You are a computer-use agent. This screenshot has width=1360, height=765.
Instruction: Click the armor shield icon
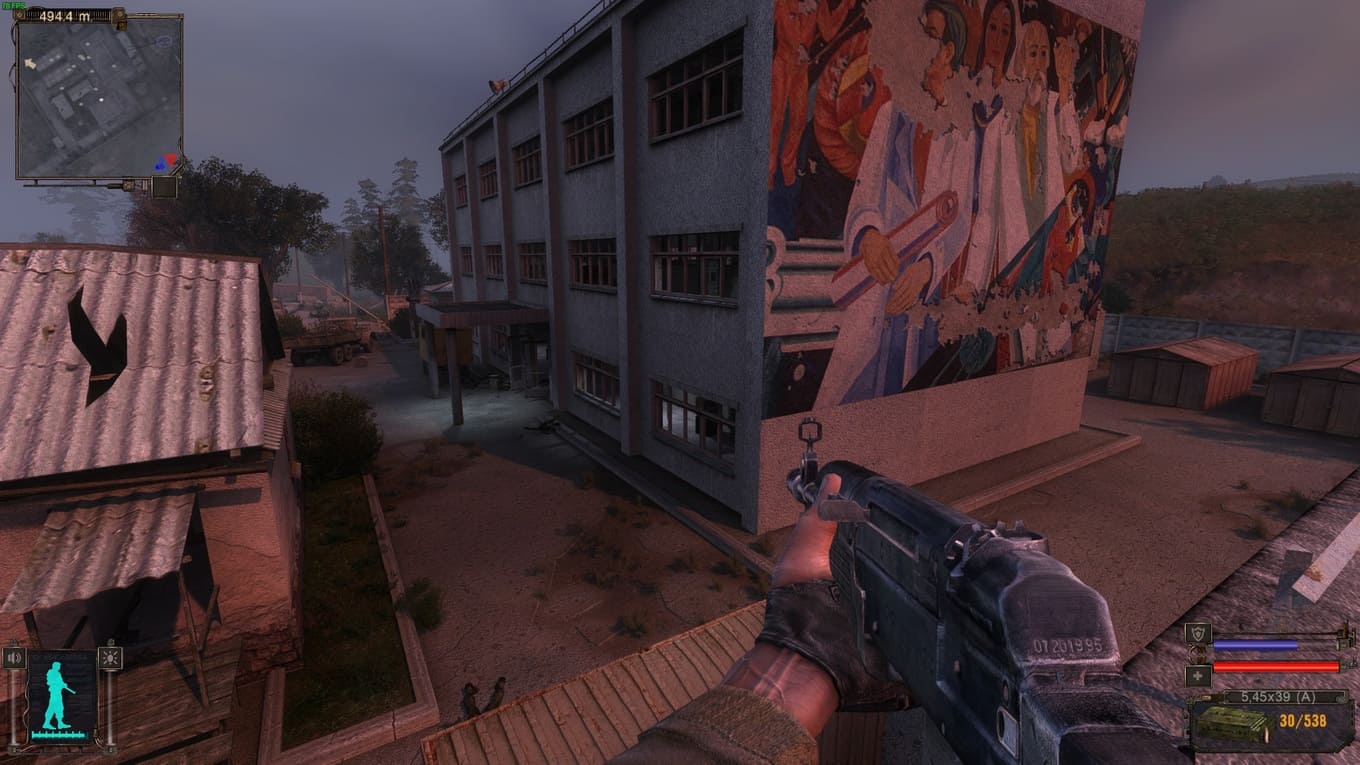[x=1198, y=633]
